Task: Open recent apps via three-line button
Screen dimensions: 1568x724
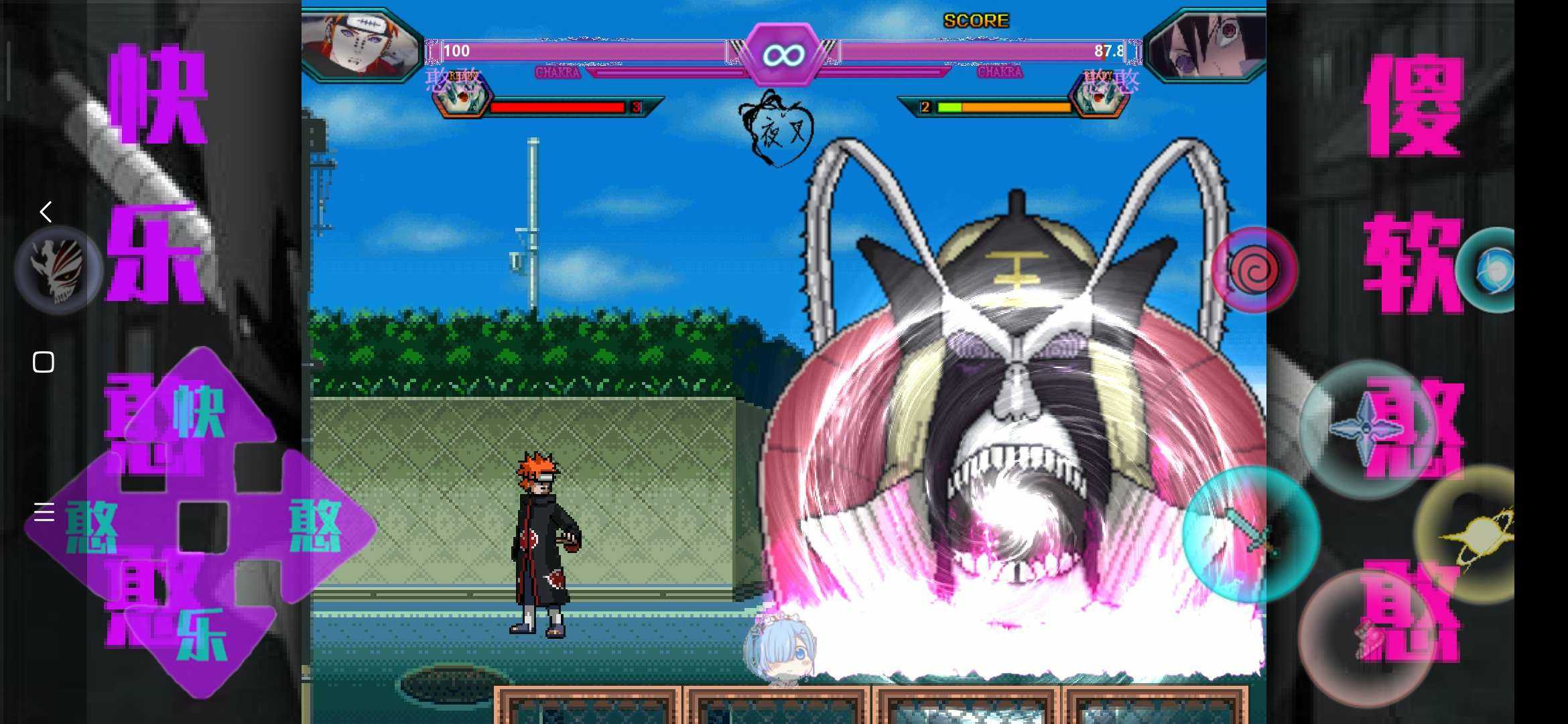Action: point(44,512)
